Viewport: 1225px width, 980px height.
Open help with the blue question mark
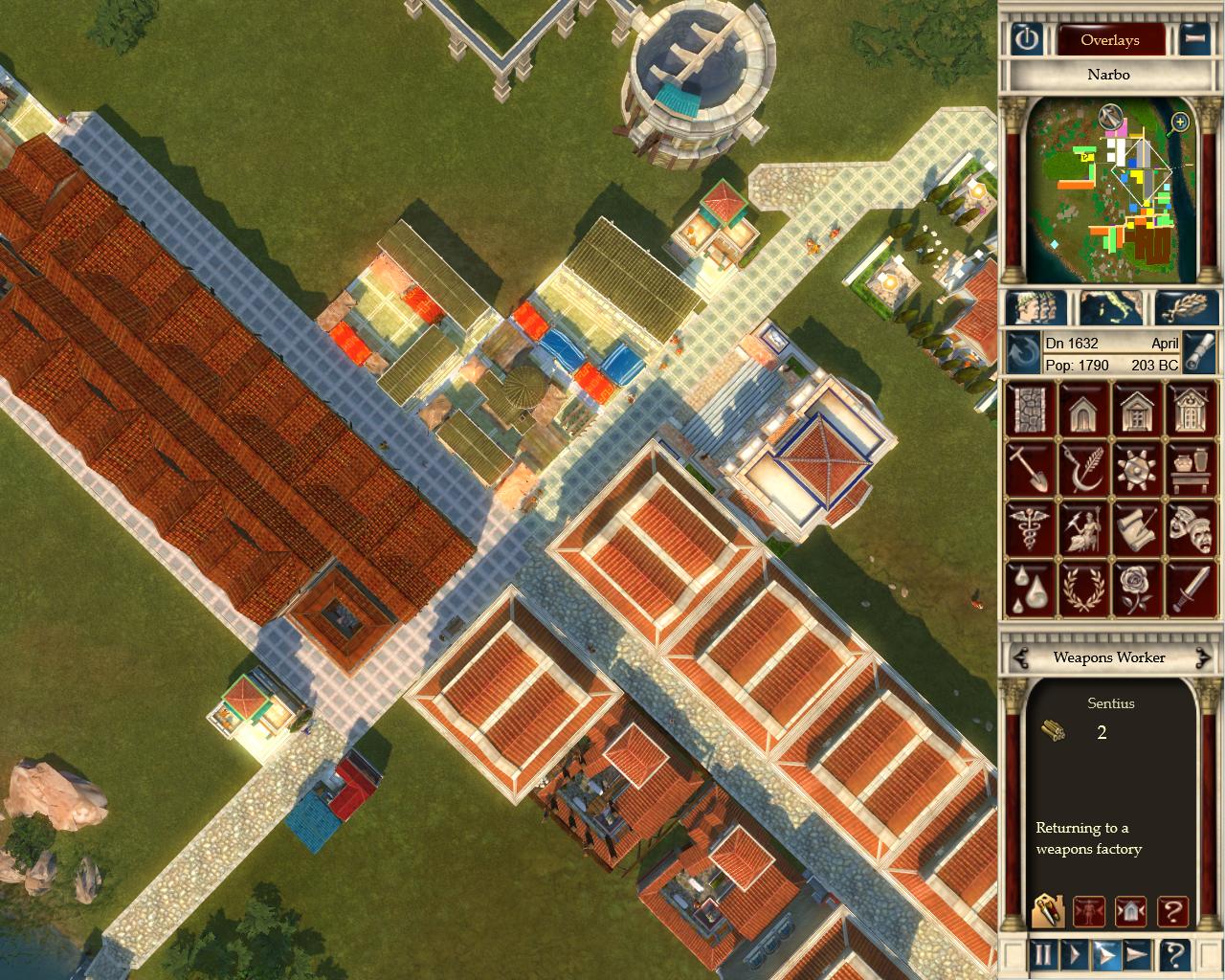coord(1174,954)
